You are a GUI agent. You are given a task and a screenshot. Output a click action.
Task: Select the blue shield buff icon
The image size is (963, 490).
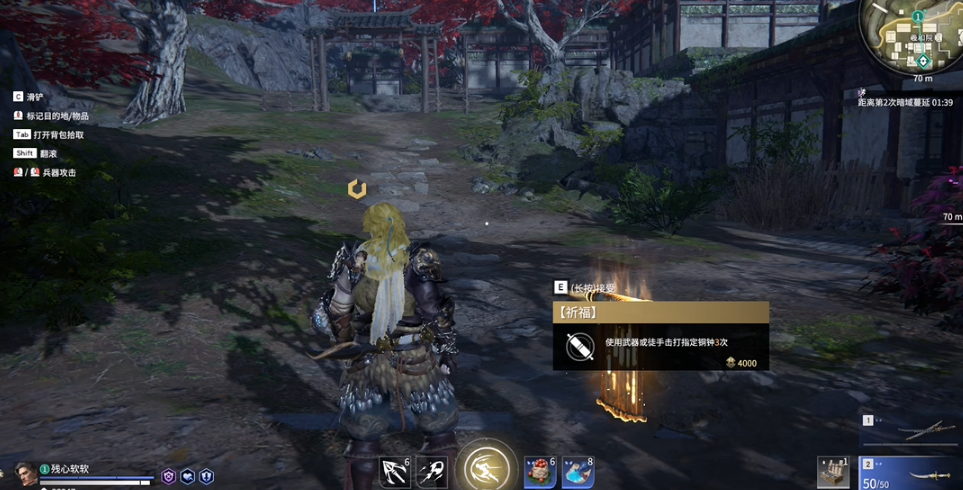206,477
